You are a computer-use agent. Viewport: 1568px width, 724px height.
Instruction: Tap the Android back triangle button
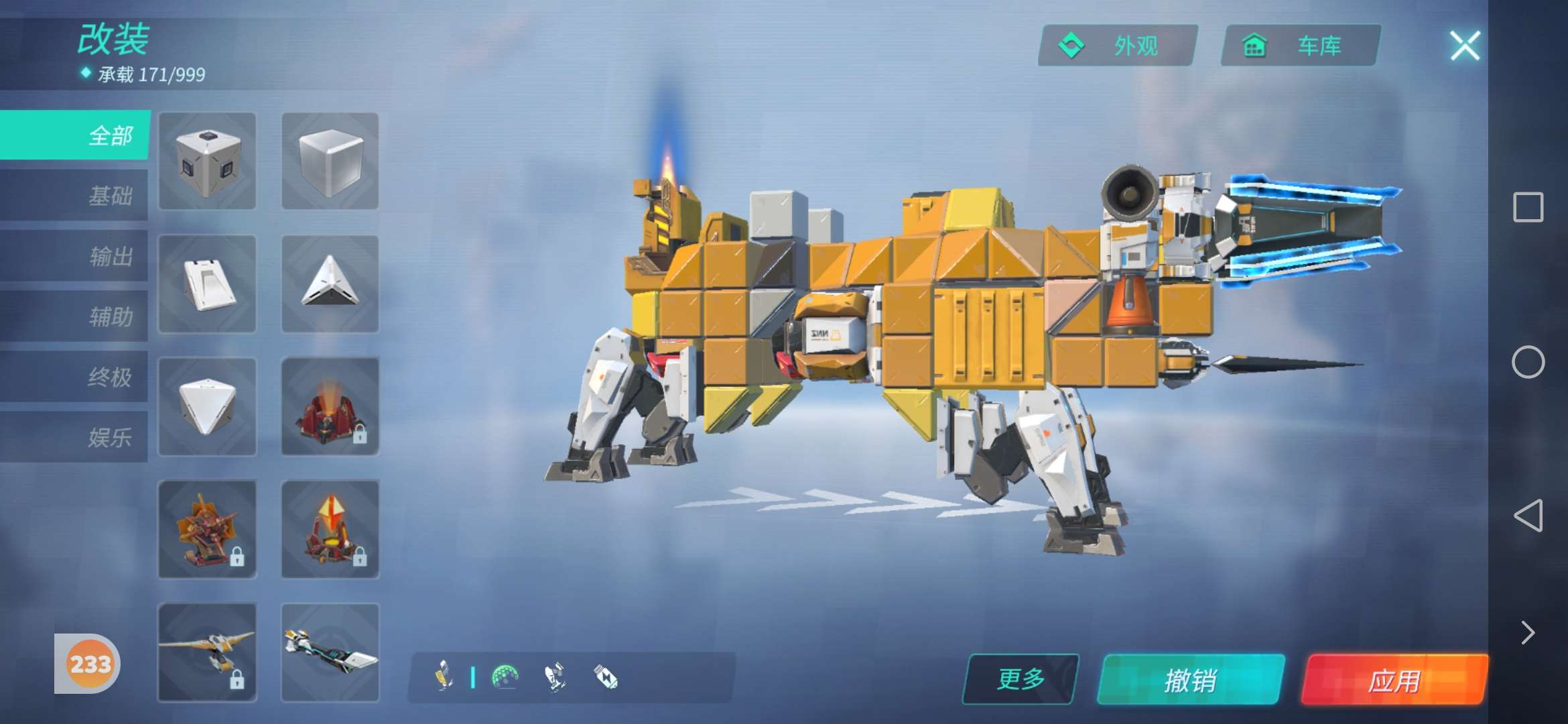1528,516
